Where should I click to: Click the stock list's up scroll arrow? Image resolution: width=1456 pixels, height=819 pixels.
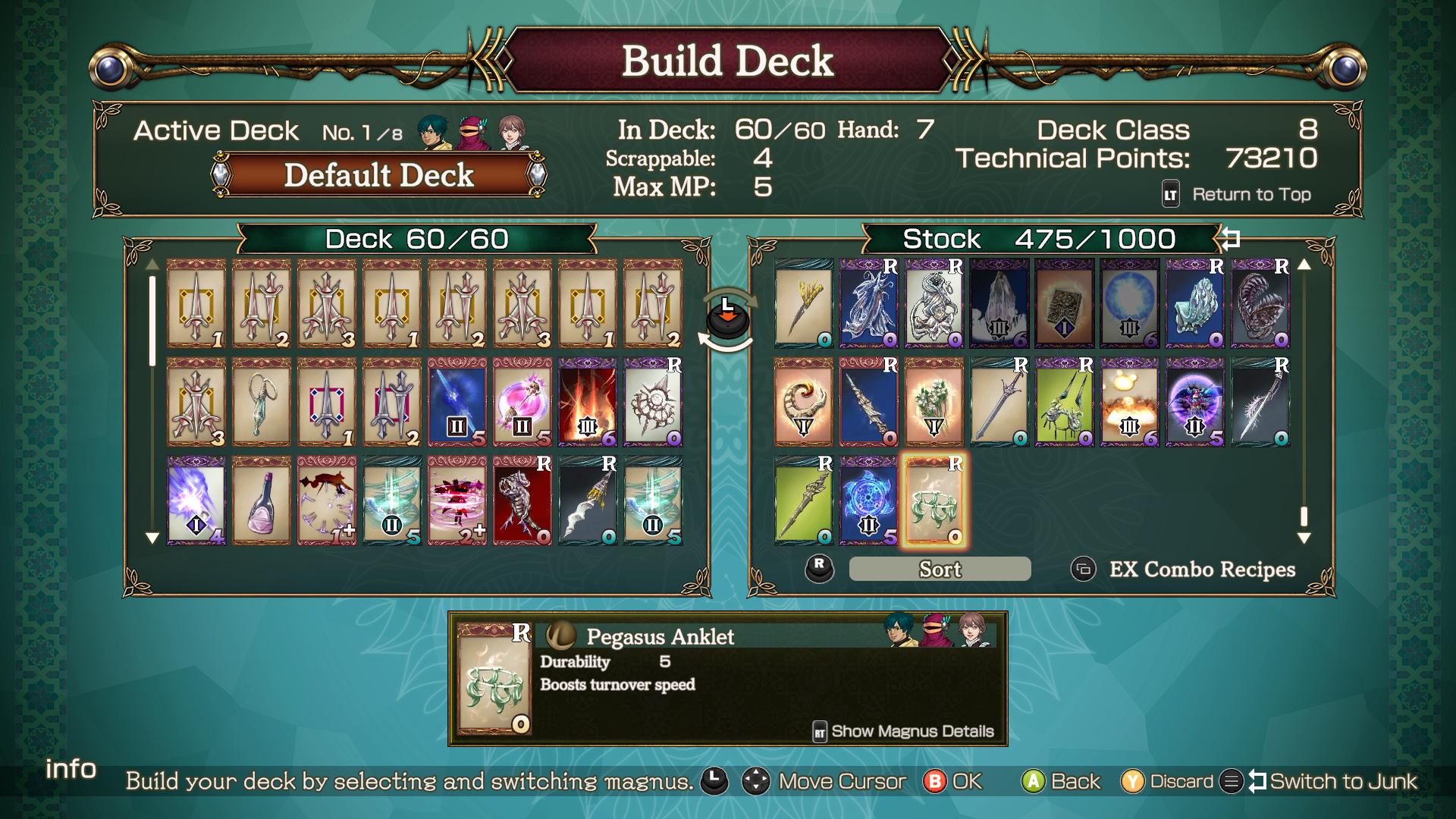tap(1304, 265)
